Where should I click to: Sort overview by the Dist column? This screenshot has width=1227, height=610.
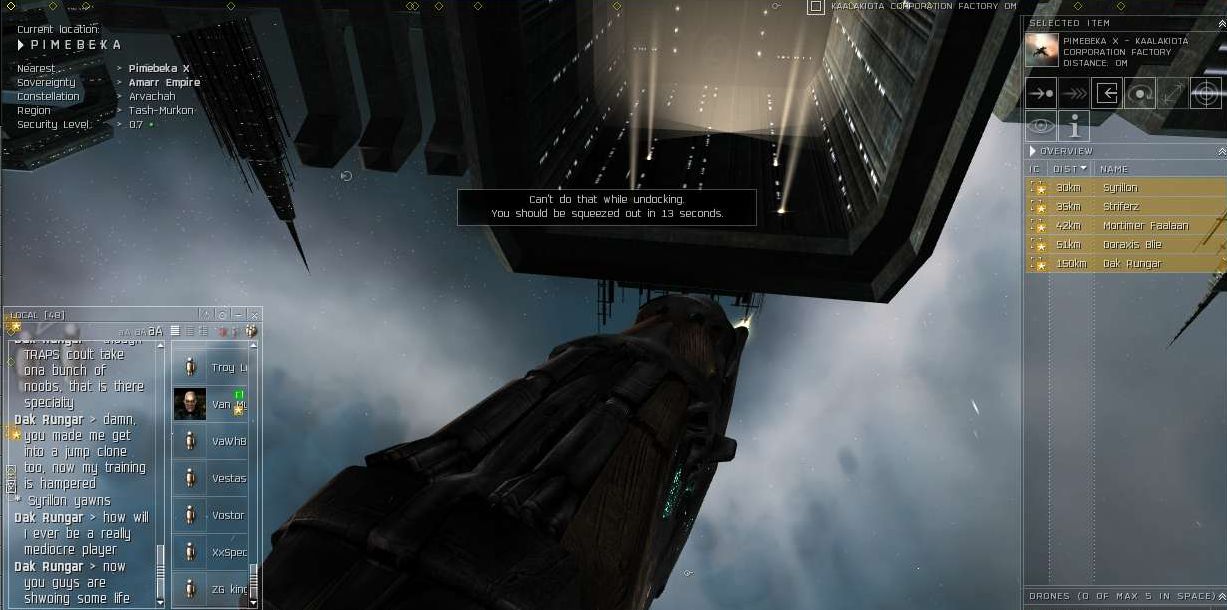point(1069,169)
